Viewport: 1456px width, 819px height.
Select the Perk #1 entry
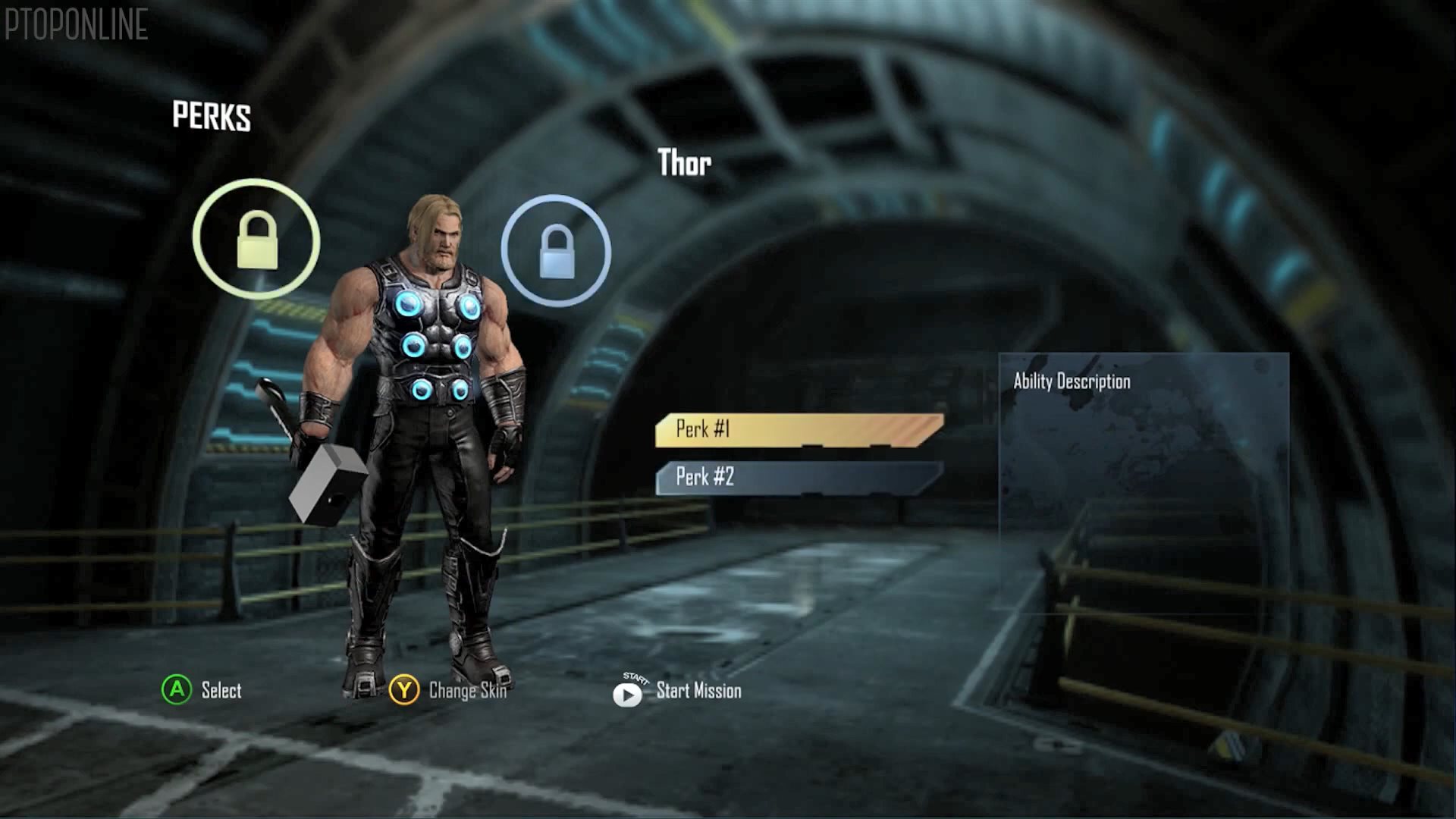[x=799, y=430]
